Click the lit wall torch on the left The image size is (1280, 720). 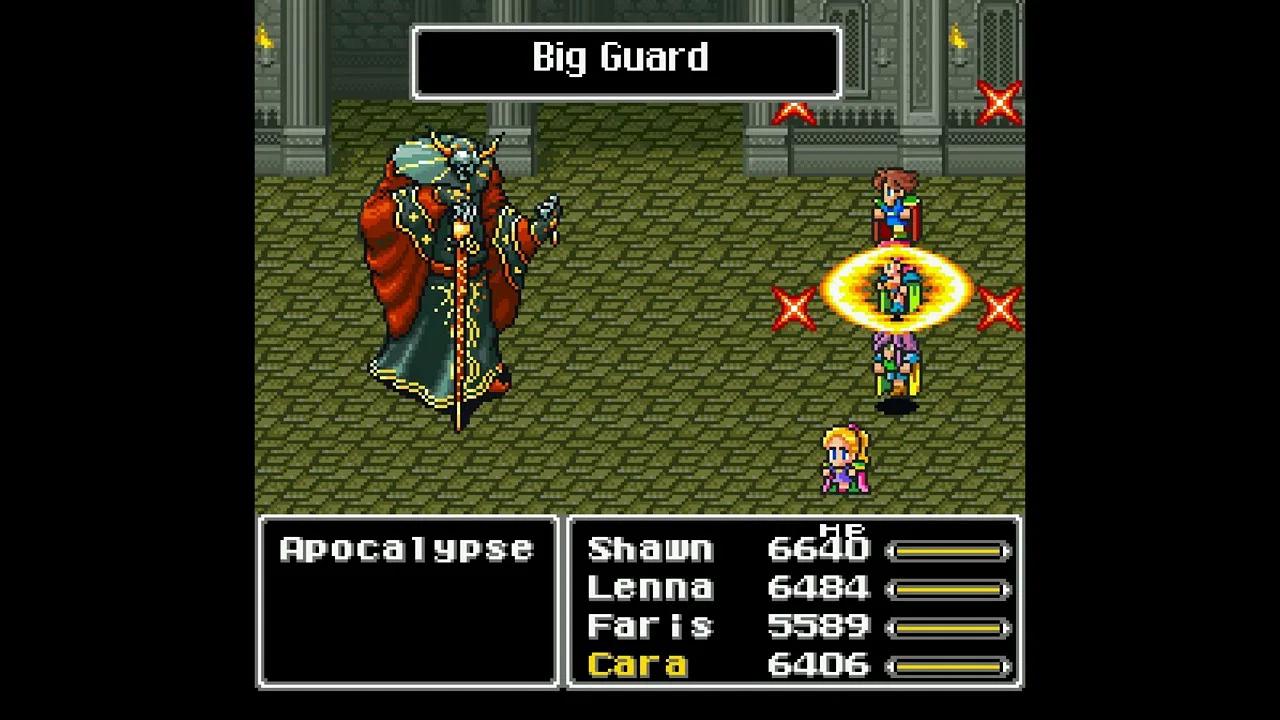click(x=266, y=40)
